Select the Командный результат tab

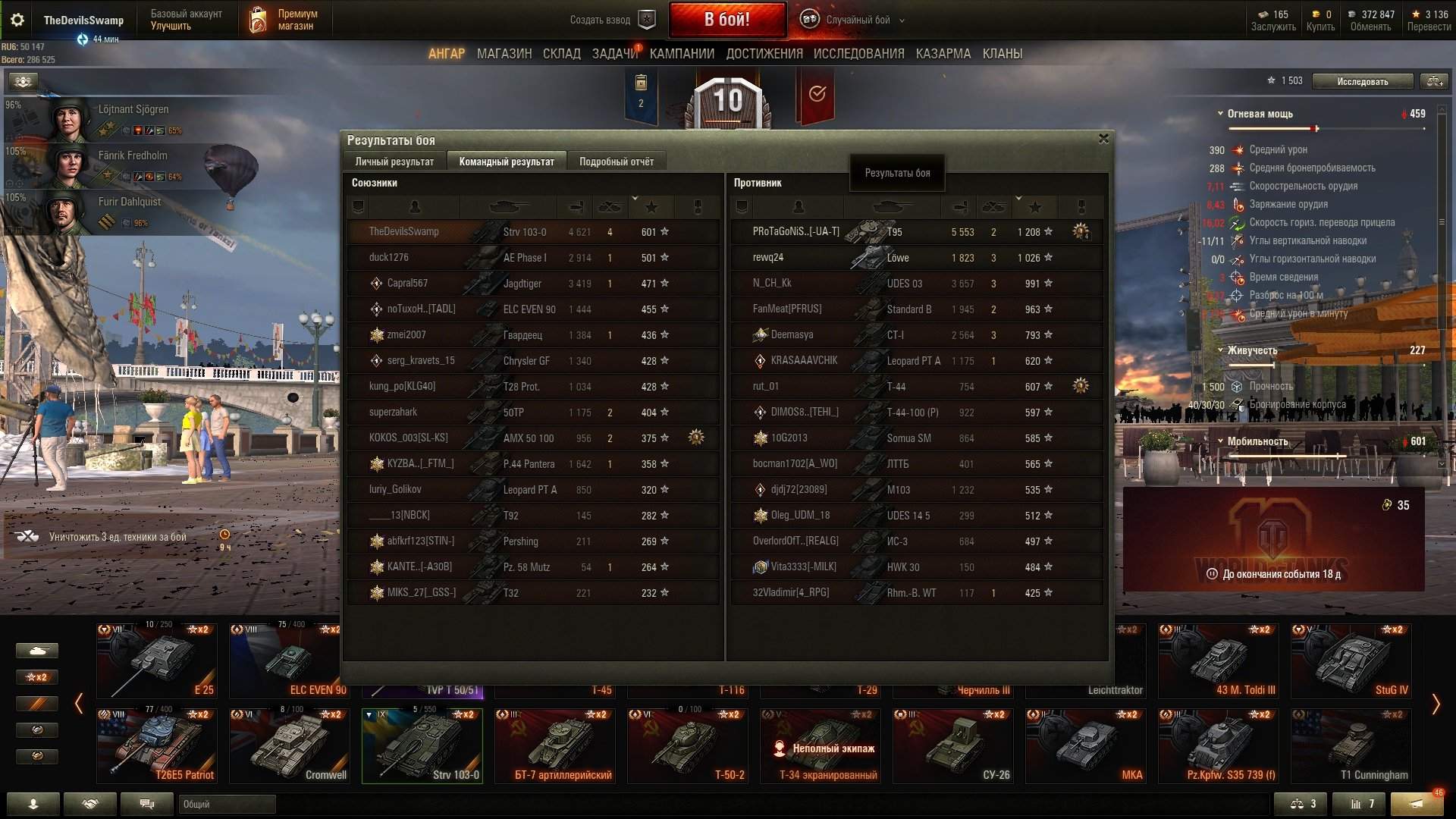(x=507, y=162)
